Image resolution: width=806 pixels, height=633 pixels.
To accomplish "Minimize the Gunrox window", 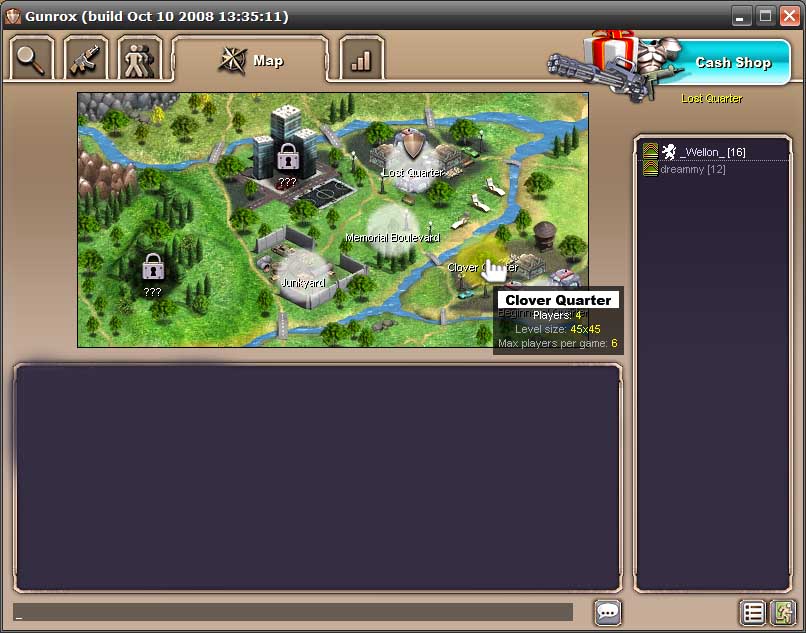I will pyautogui.click(x=742, y=15).
